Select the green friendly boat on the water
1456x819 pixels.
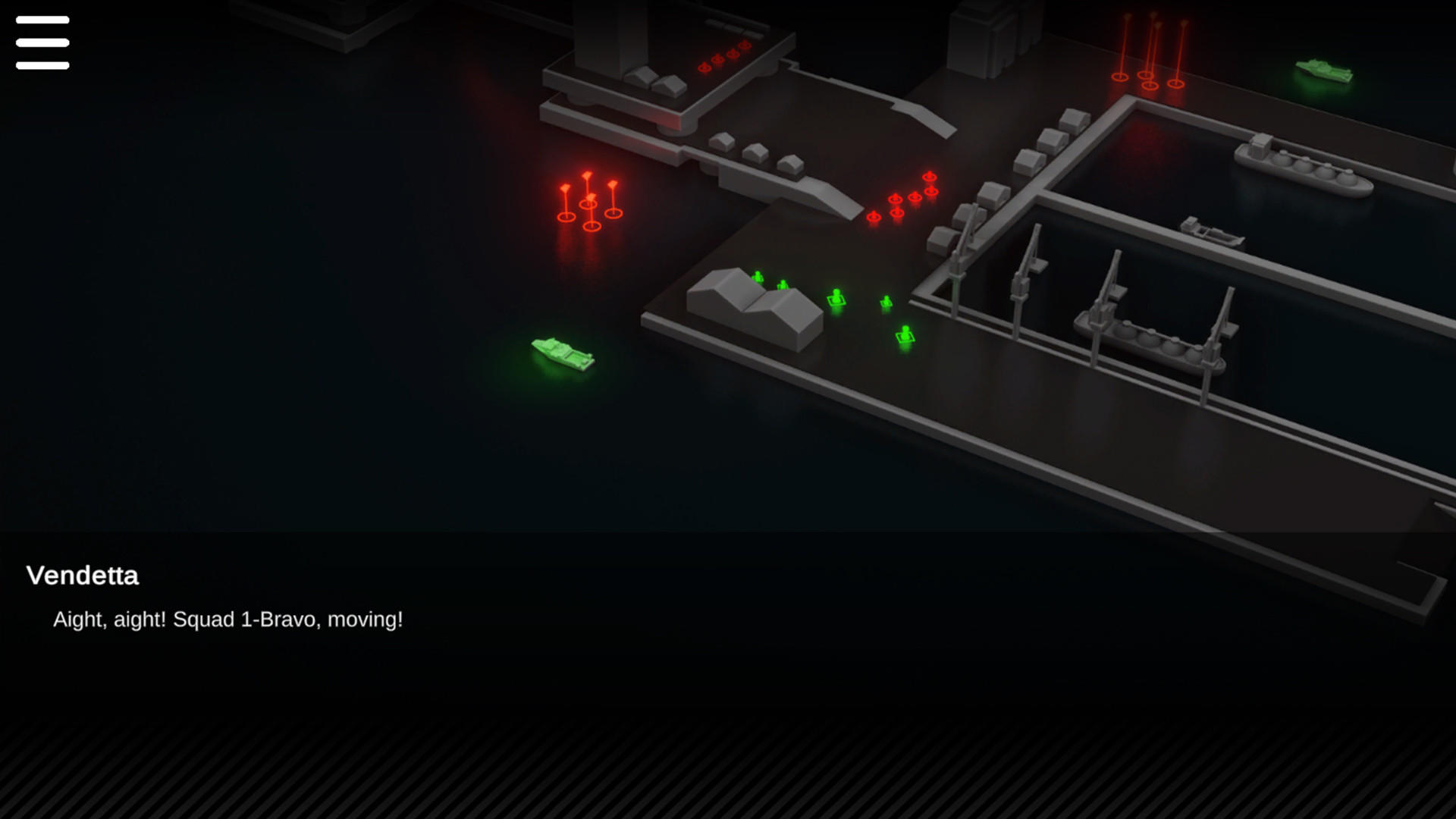pyautogui.click(x=561, y=353)
